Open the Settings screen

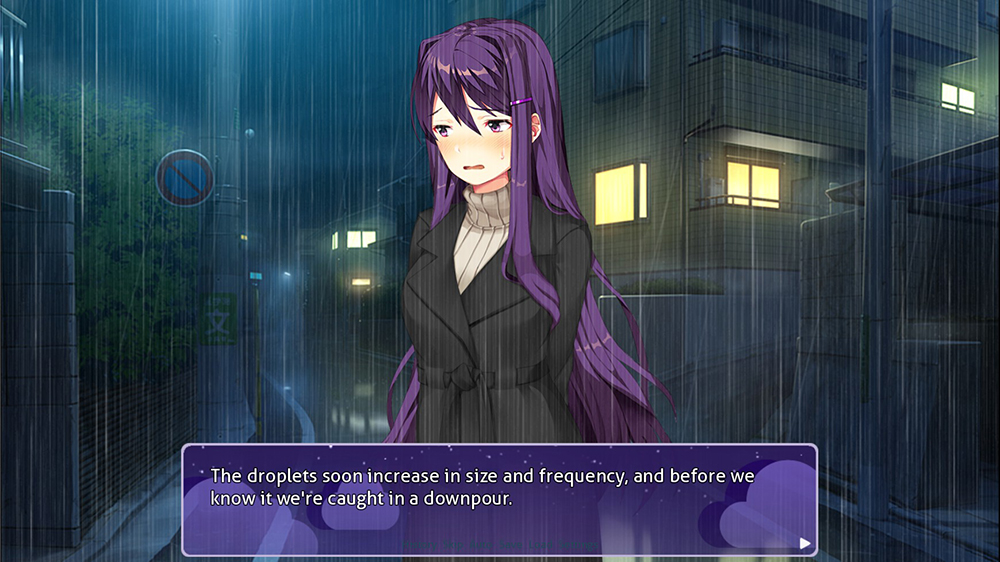click(x=578, y=545)
